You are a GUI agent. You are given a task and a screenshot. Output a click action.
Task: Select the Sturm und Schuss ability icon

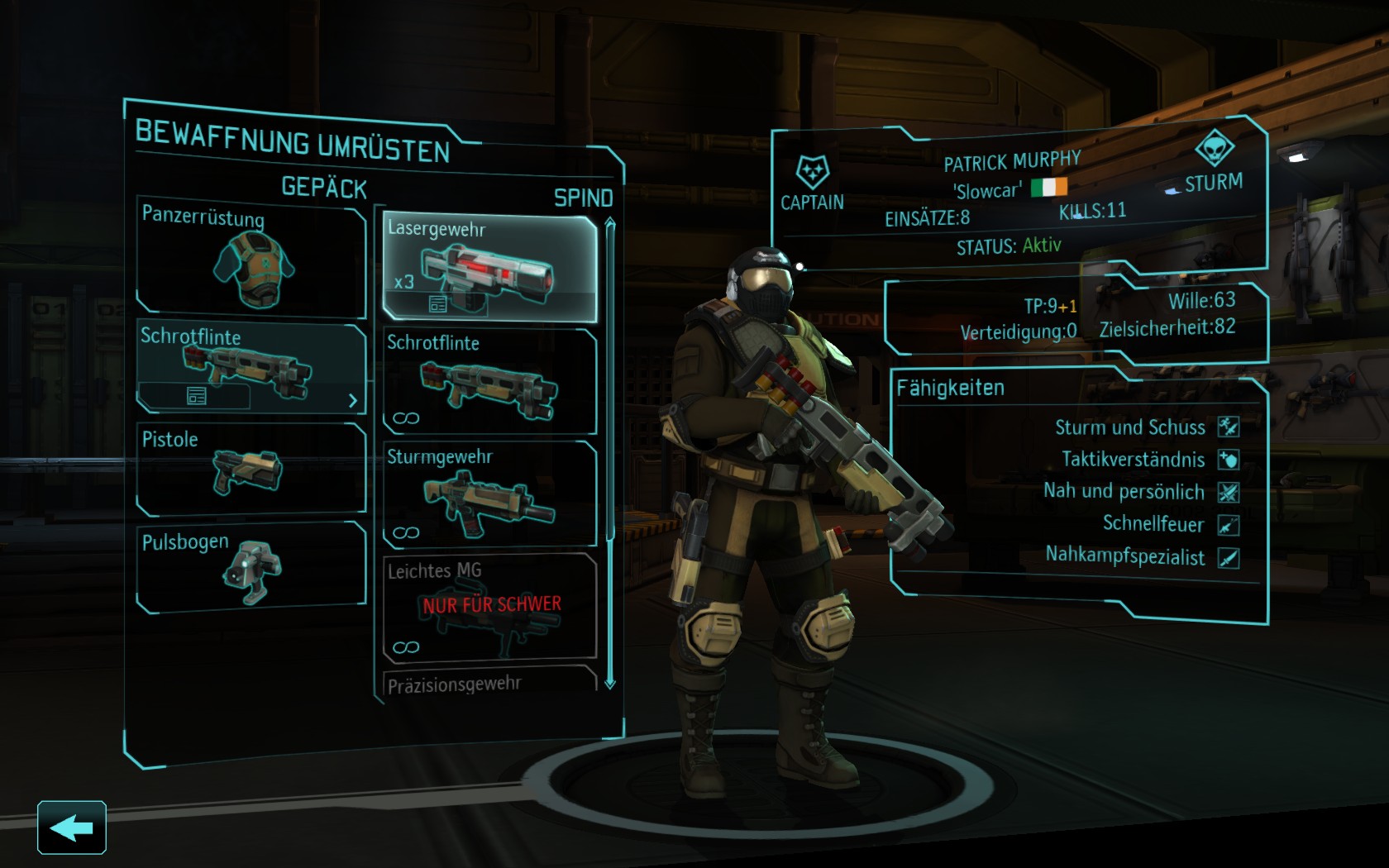[1229, 427]
